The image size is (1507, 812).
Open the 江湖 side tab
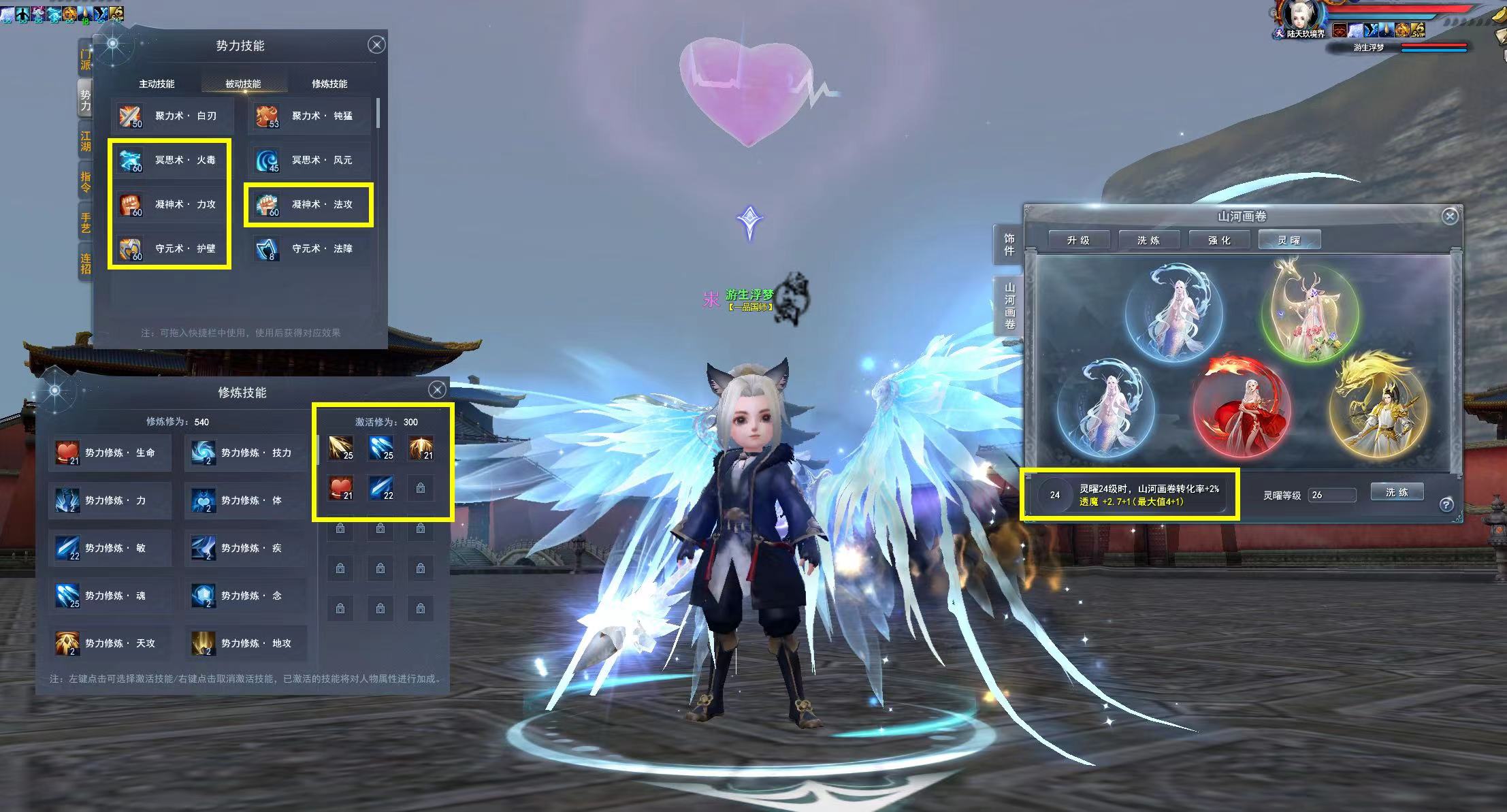86,142
